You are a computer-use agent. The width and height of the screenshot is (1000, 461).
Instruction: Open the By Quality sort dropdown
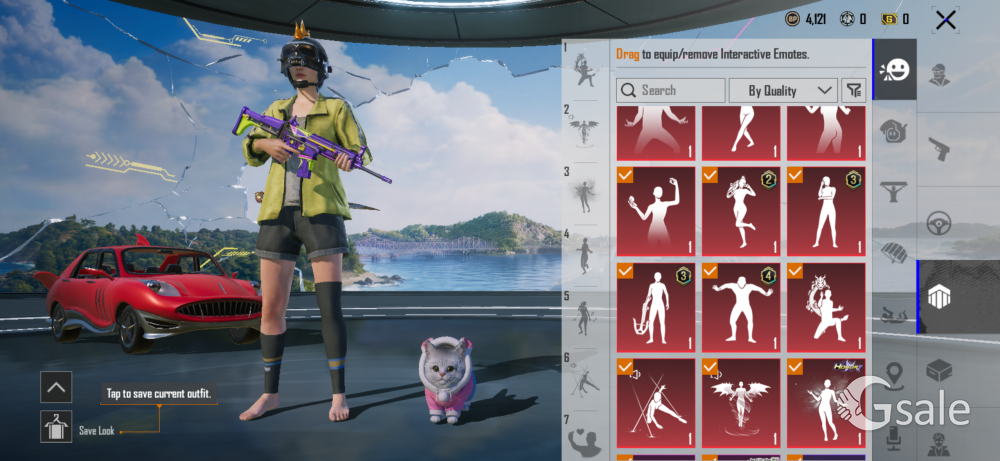tap(783, 90)
